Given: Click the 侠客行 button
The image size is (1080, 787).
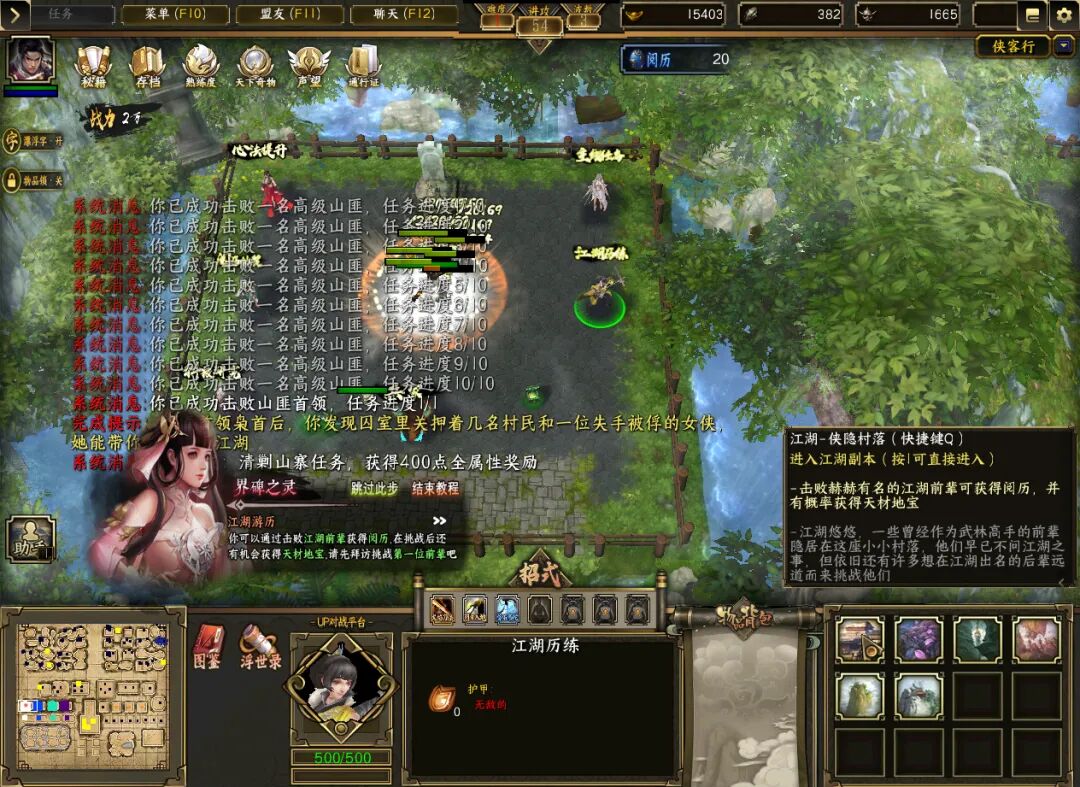Looking at the screenshot, I should (1014, 46).
